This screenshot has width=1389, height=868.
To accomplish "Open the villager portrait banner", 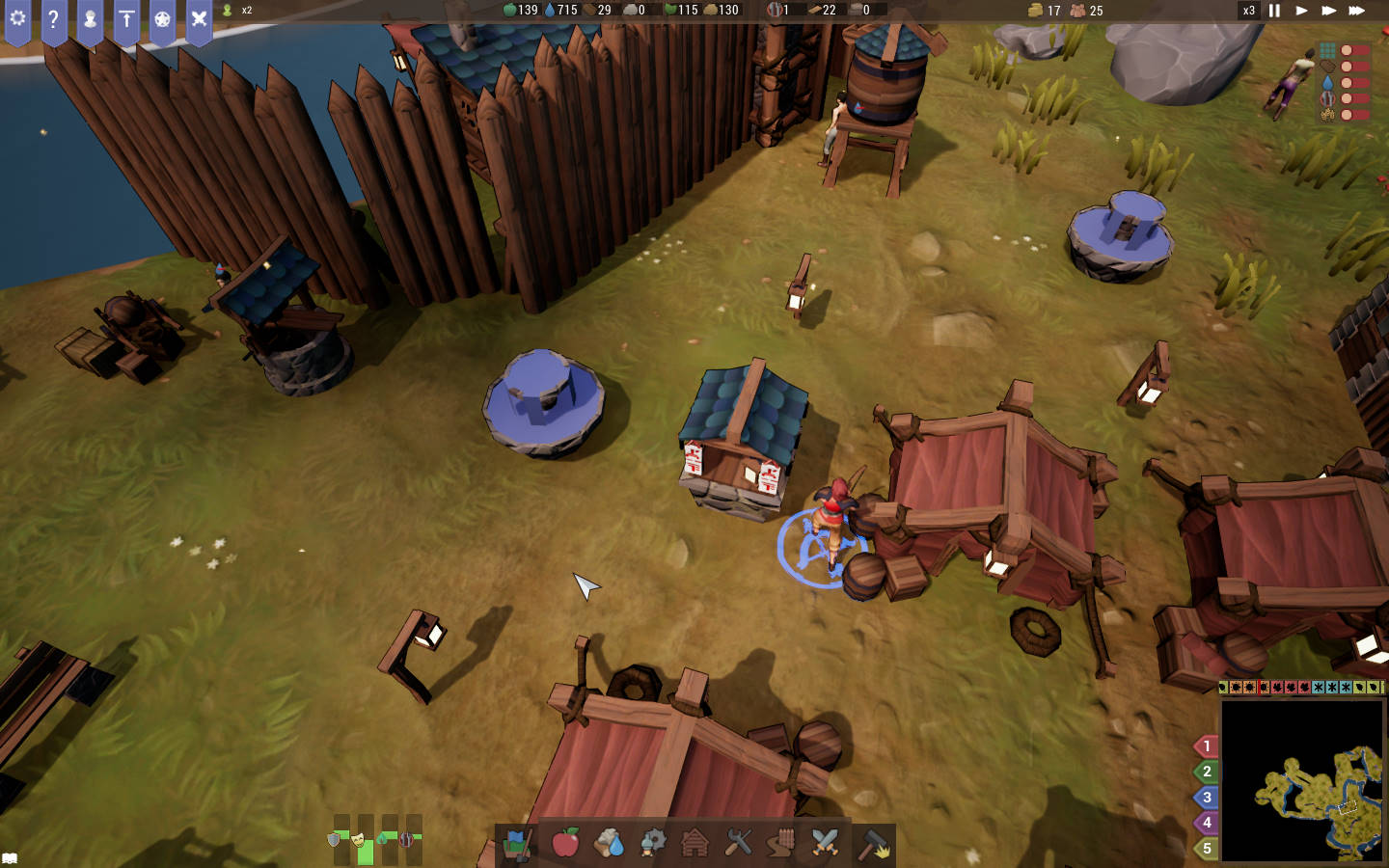I will pos(90,19).
